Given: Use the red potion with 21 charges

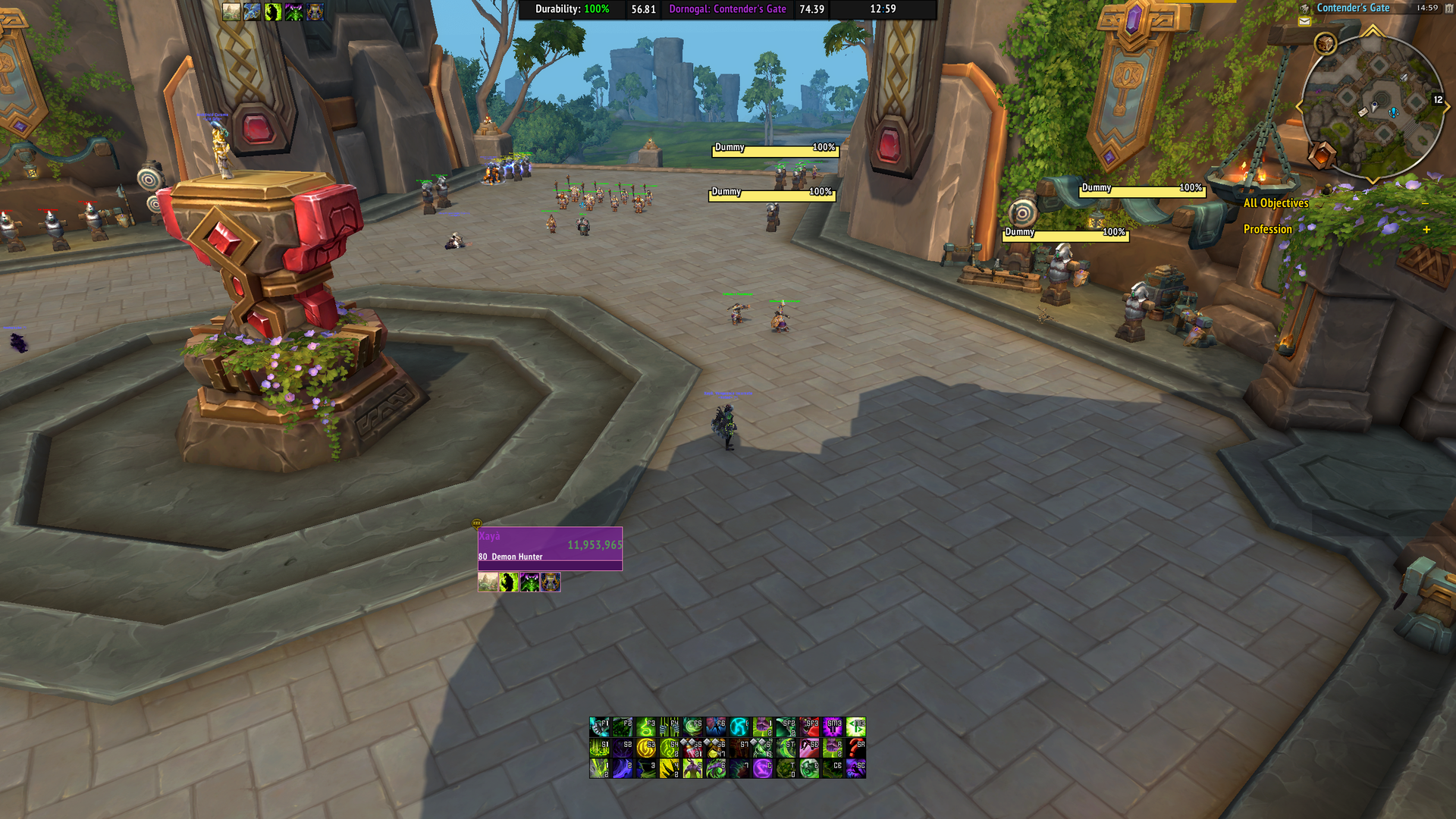Looking at the screenshot, I should (x=692, y=748).
